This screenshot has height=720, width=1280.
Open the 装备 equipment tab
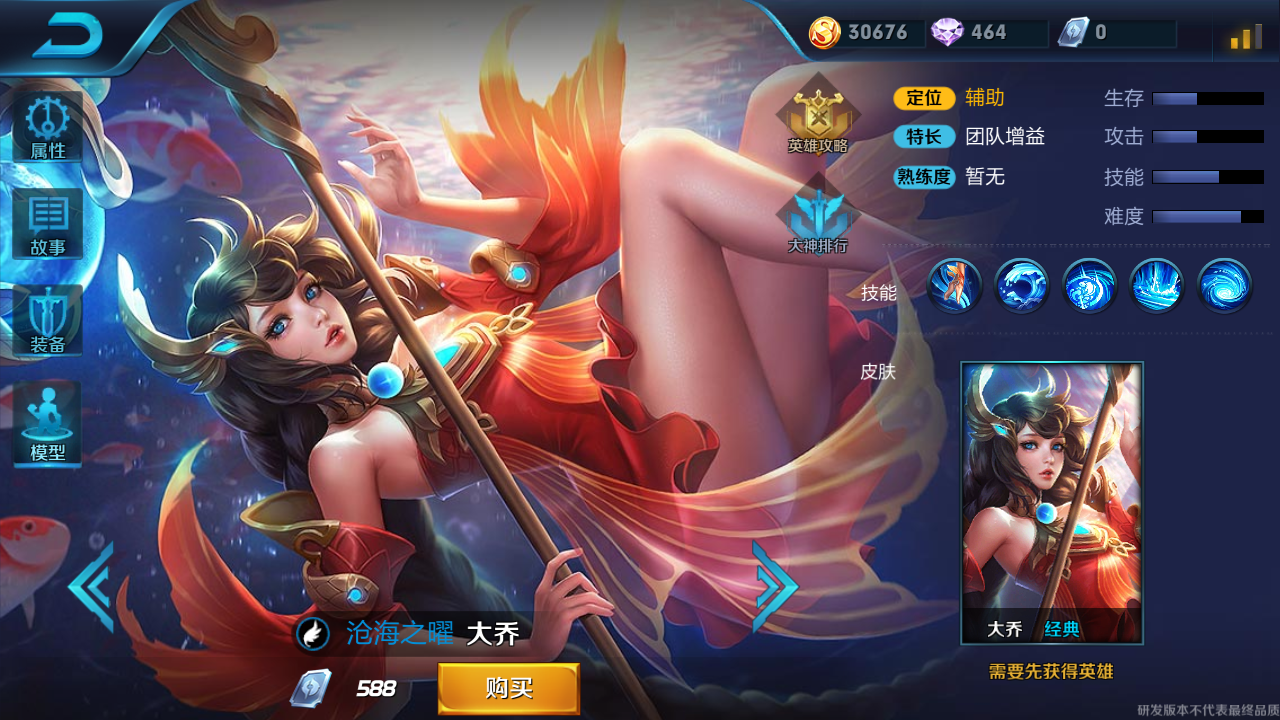click(47, 322)
